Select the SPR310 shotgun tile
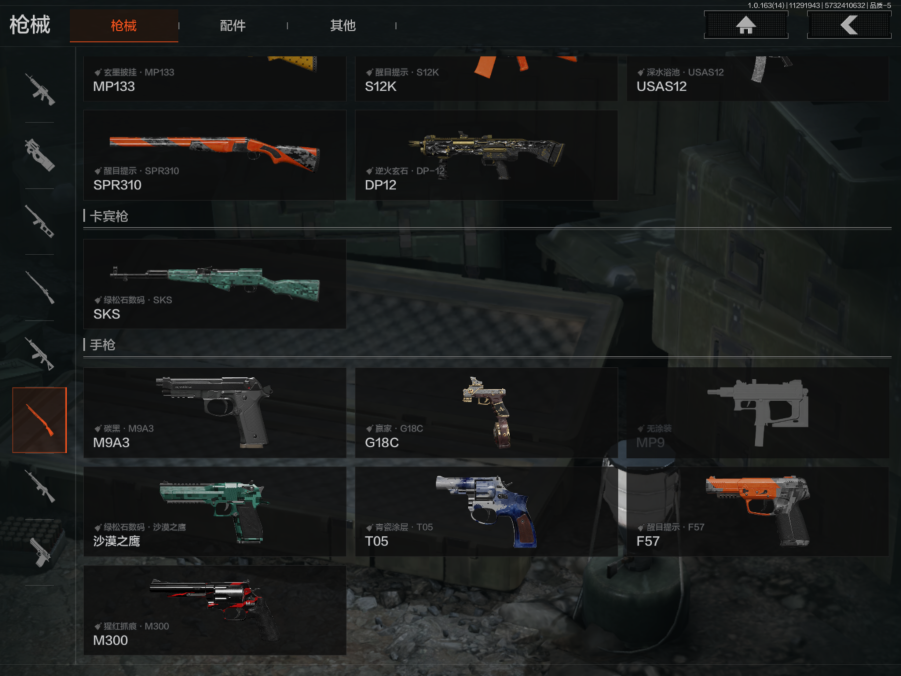Image resolution: width=901 pixels, height=676 pixels. tap(215, 155)
